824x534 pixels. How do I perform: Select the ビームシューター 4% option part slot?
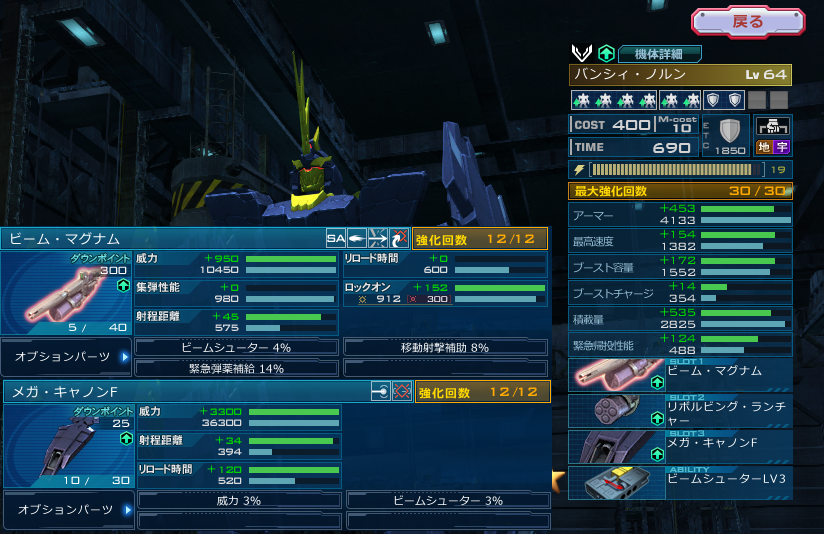pyautogui.click(x=237, y=347)
